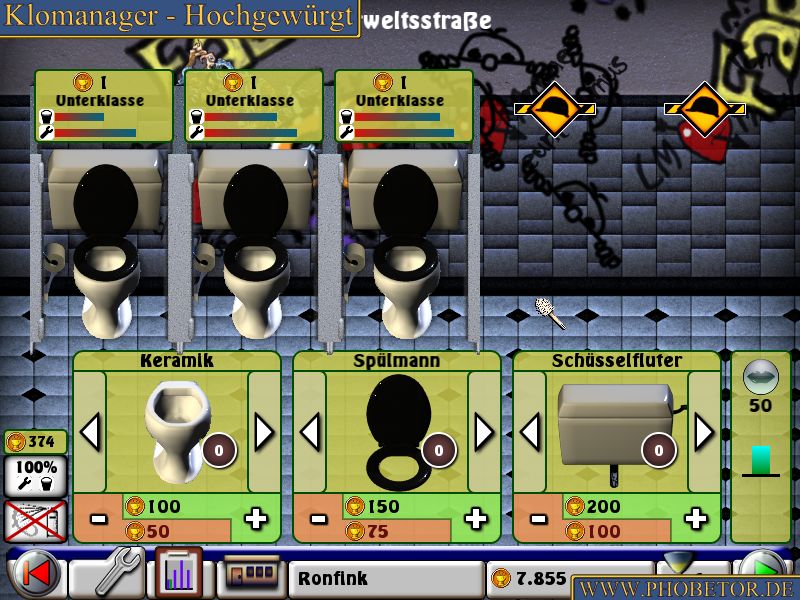
Task: Buy a Schüsselfluter cistern with plus
Action: click(697, 519)
